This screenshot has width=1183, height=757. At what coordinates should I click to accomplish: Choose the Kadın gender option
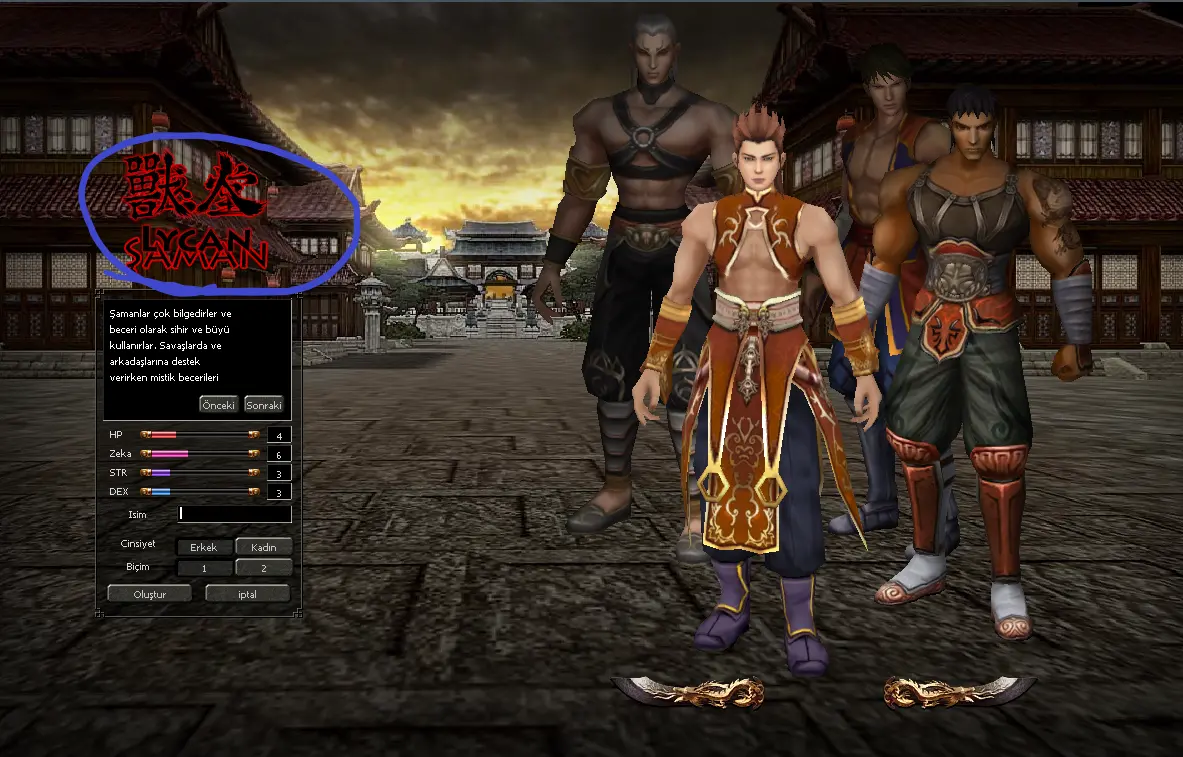click(263, 547)
